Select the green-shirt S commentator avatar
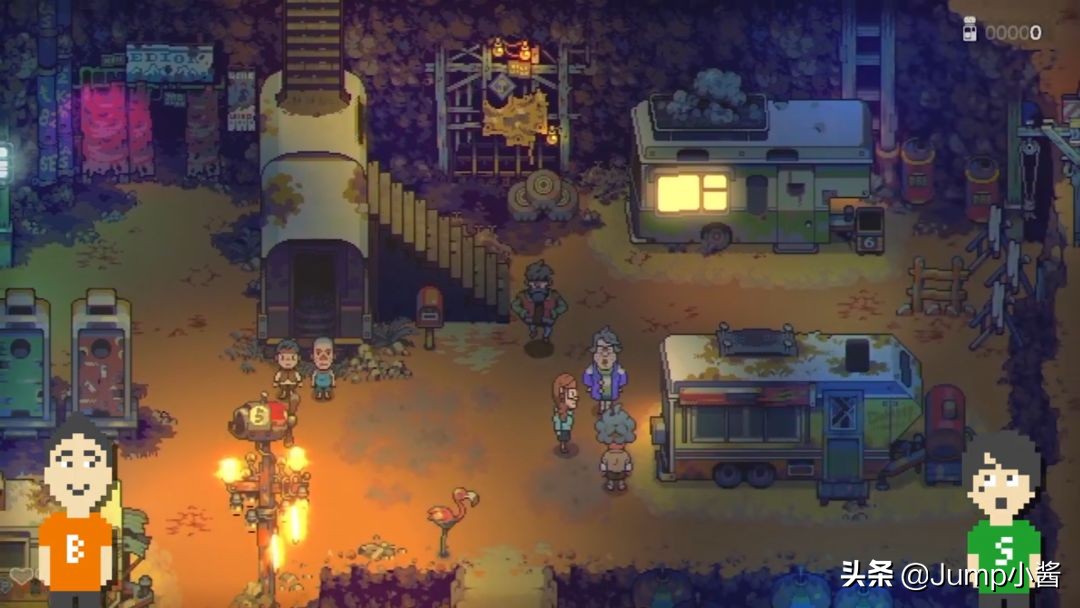Image resolution: width=1080 pixels, height=608 pixels. pos(1002,522)
